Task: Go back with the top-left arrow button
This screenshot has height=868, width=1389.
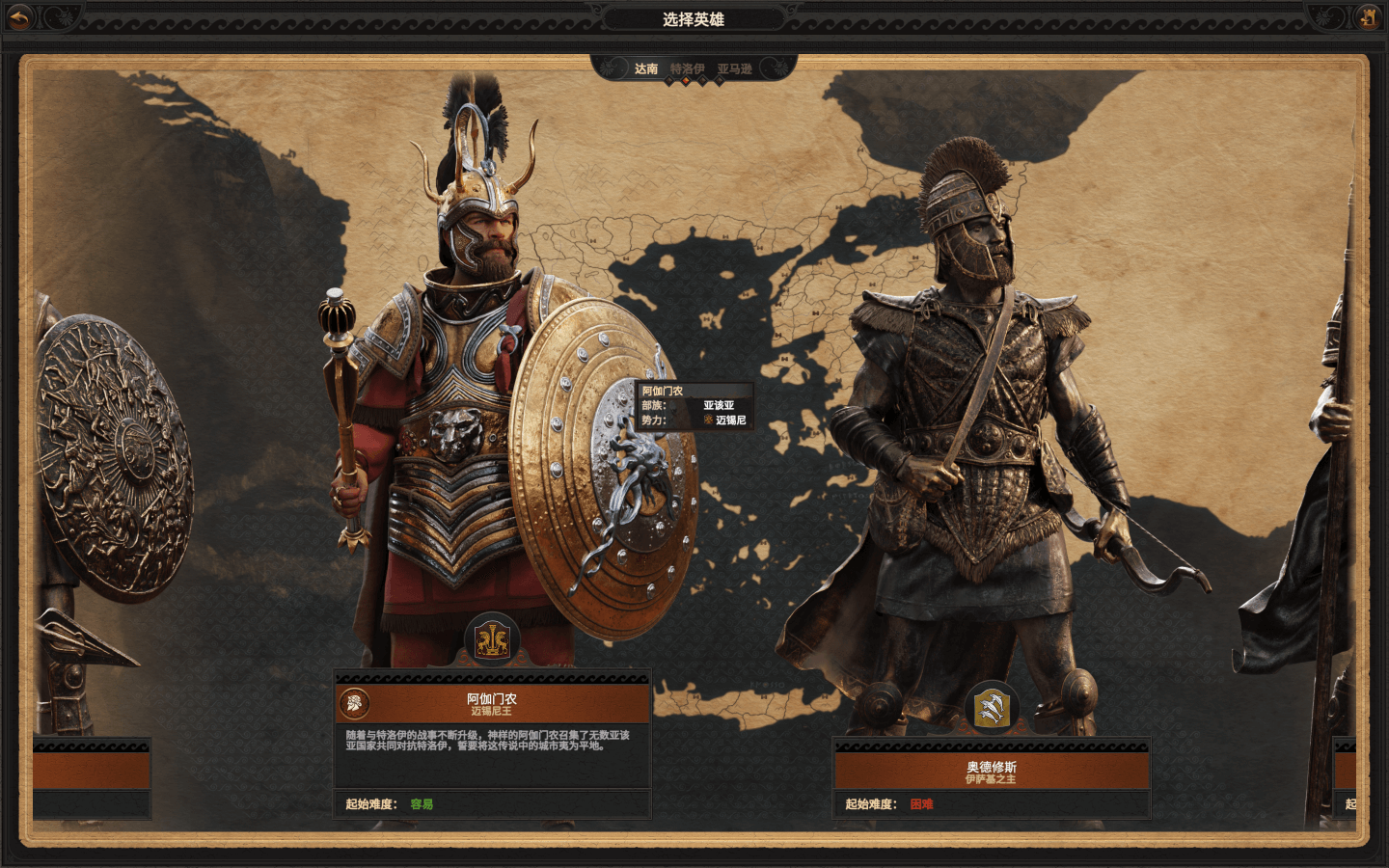Action: pos(20,16)
